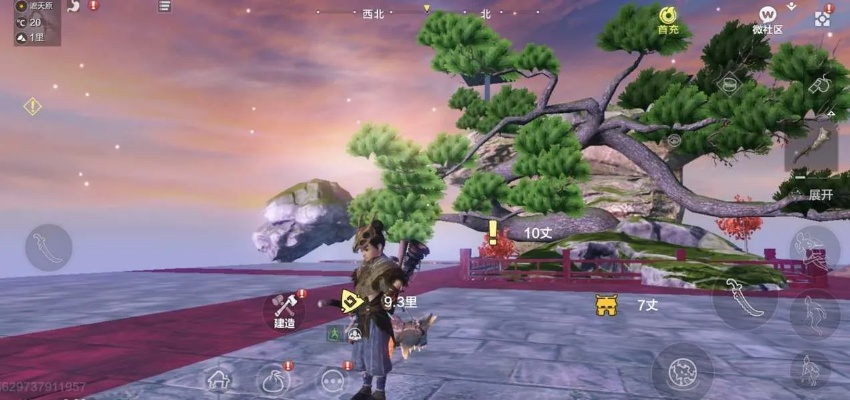Open the home house icon
This screenshot has height=400, width=850.
220,380
